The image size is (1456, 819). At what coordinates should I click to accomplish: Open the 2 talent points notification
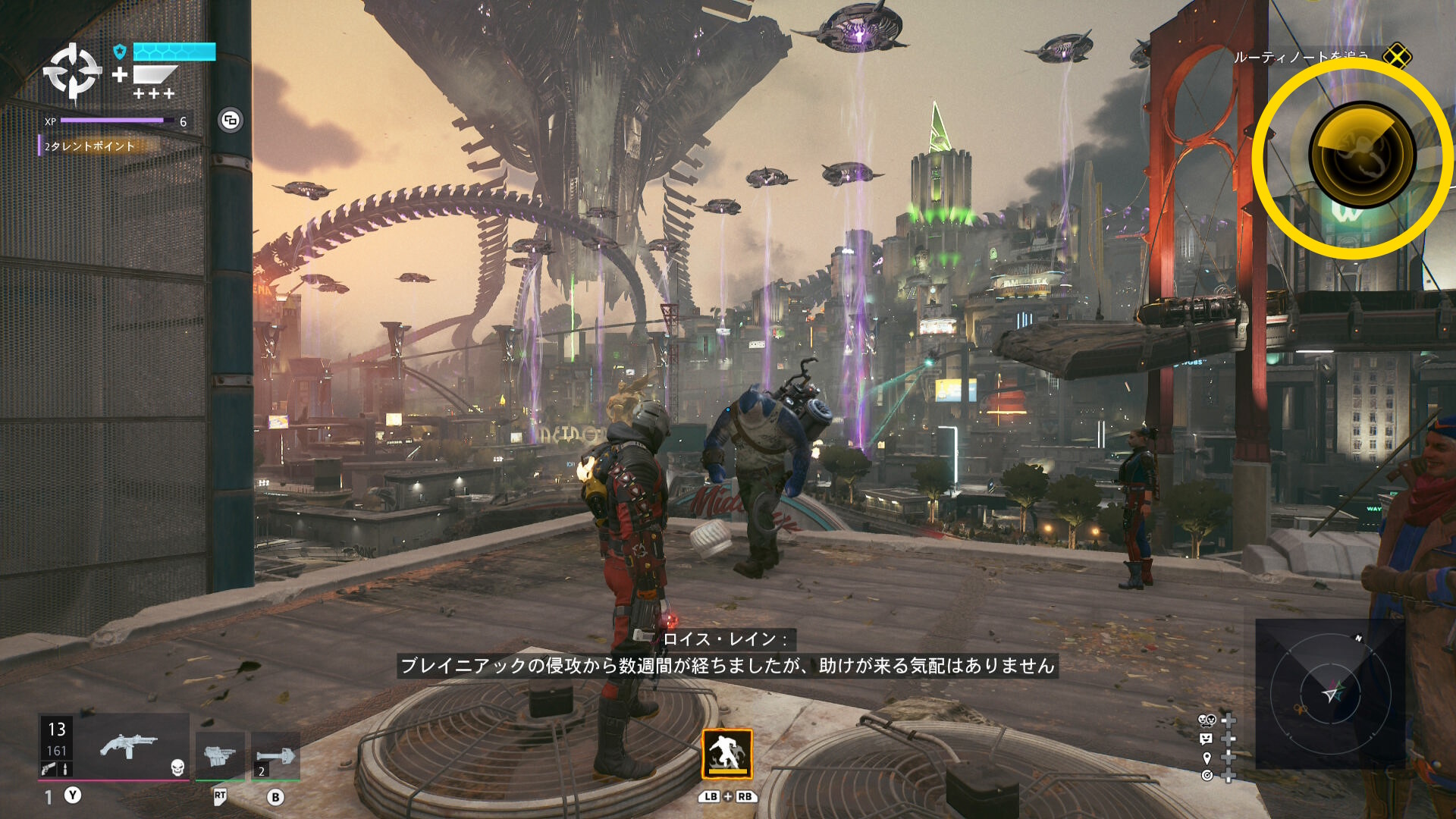pos(89,146)
